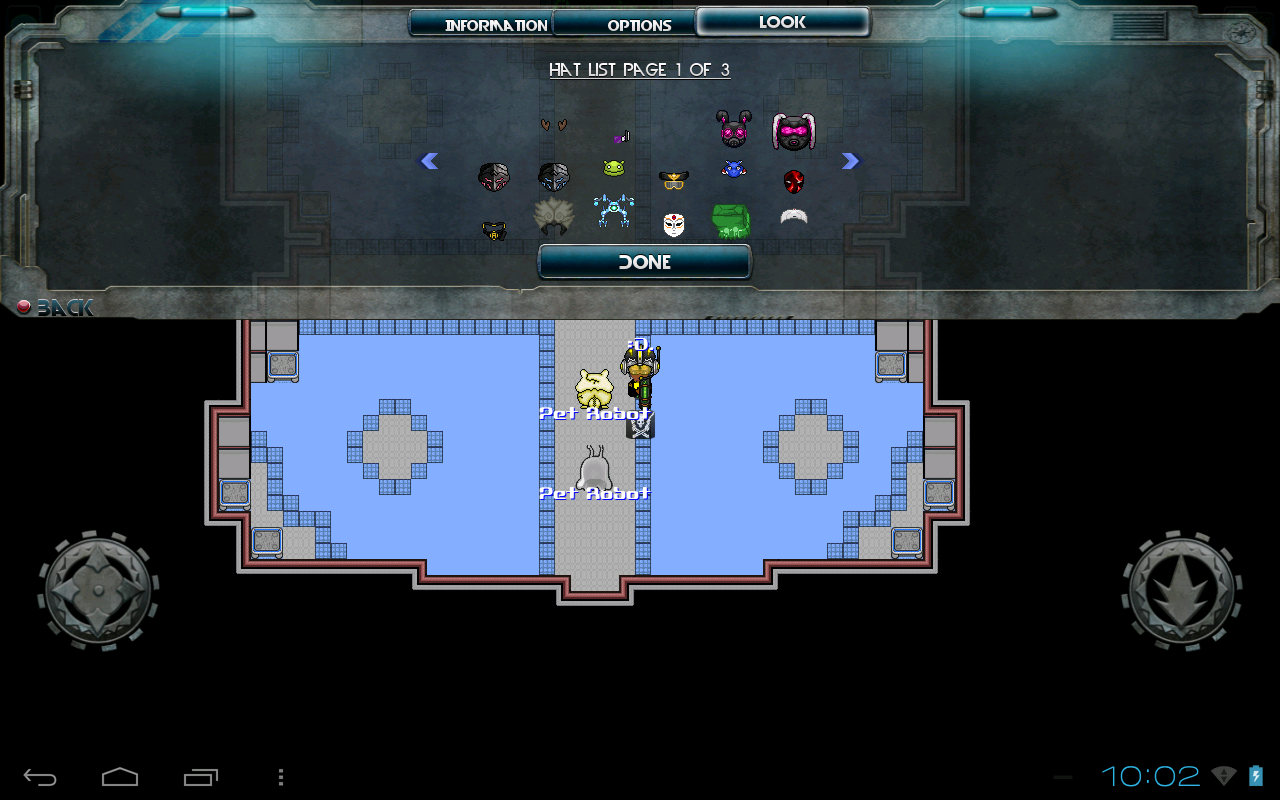Image resolution: width=1280 pixels, height=800 pixels.
Task: Choose the brown antlers hat
Action: [x=553, y=125]
